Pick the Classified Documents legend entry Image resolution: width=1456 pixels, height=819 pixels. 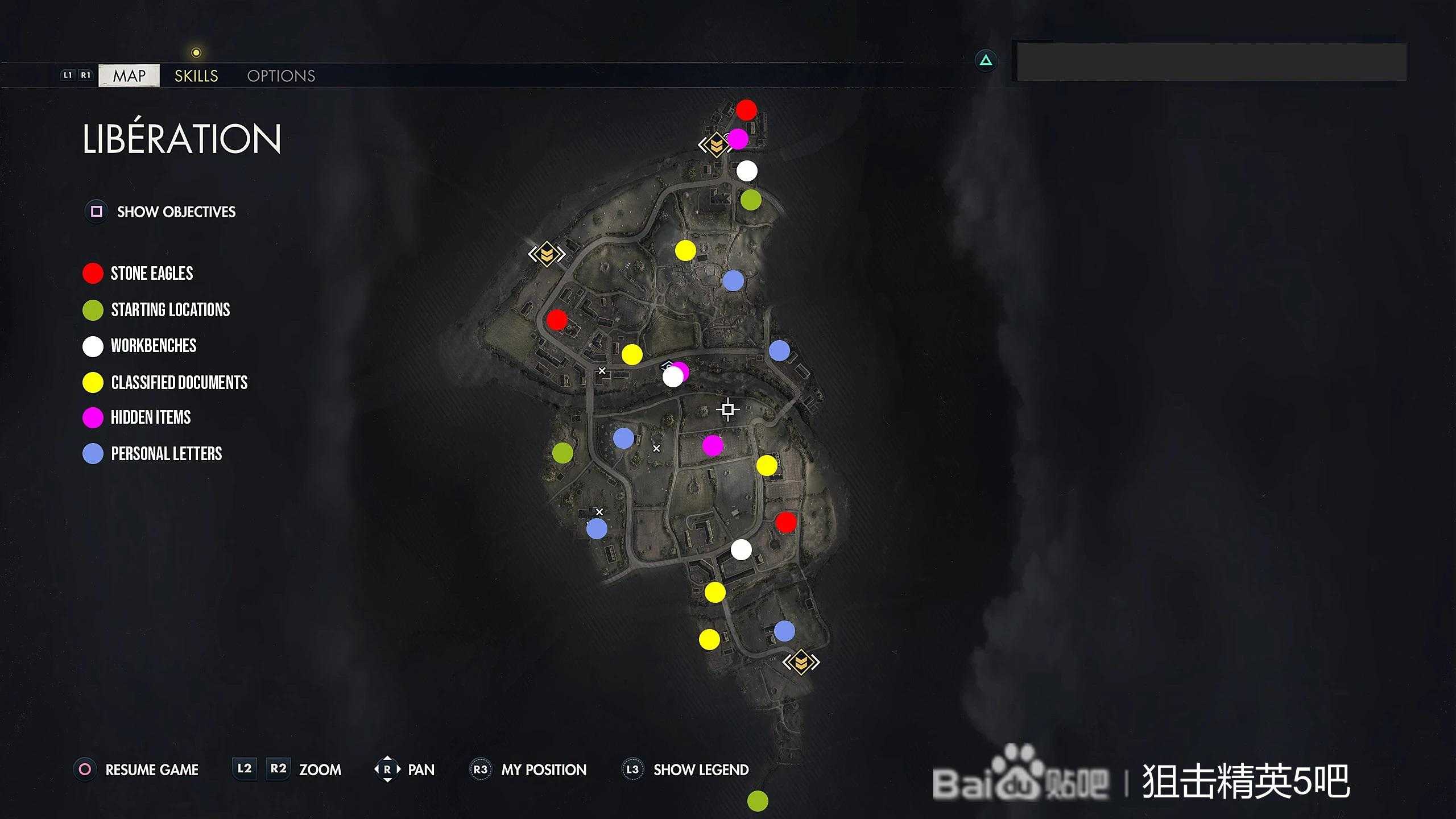[179, 383]
